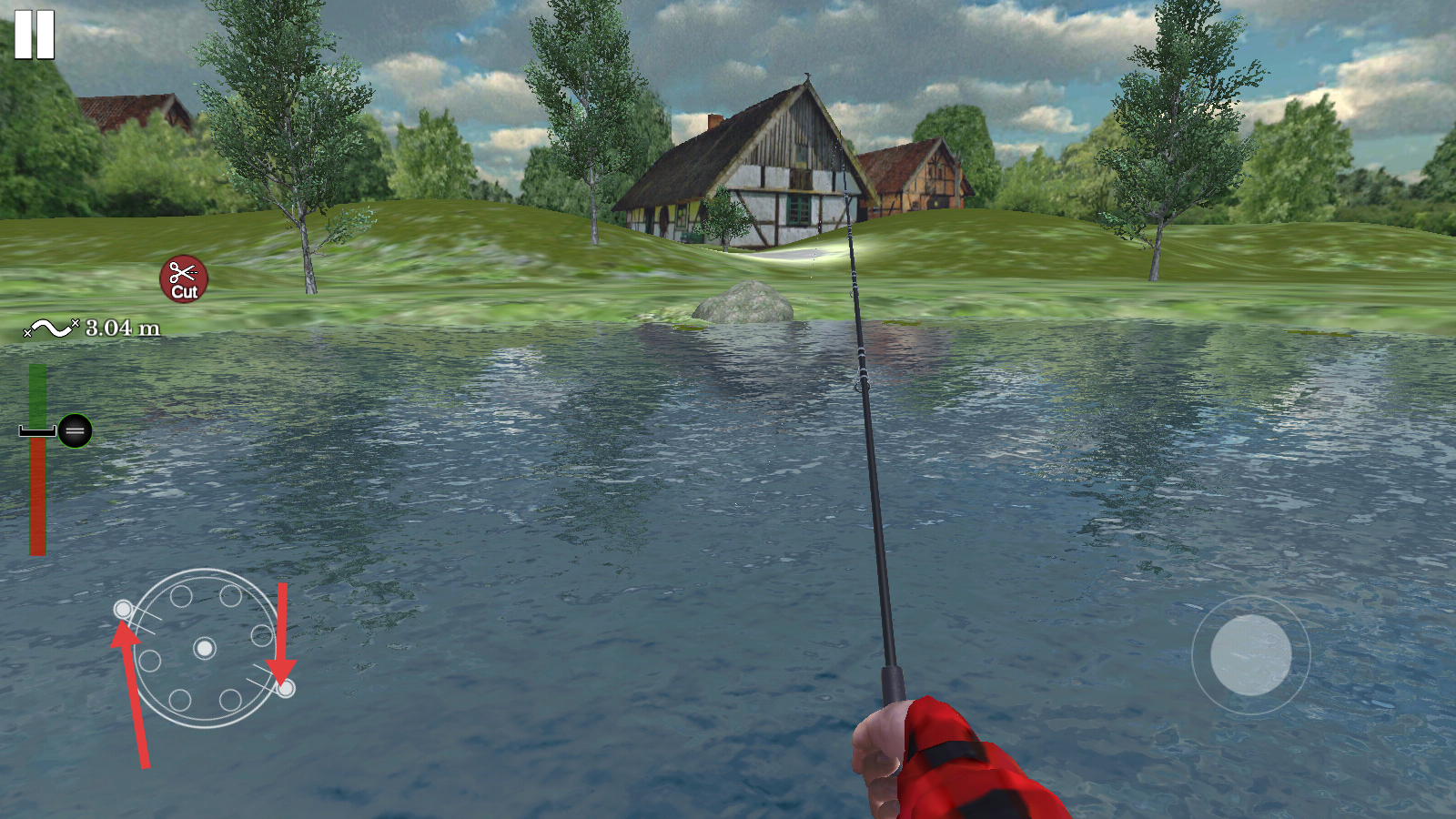
Task: Pause the game with the pause button
Action: coord(35,35)
